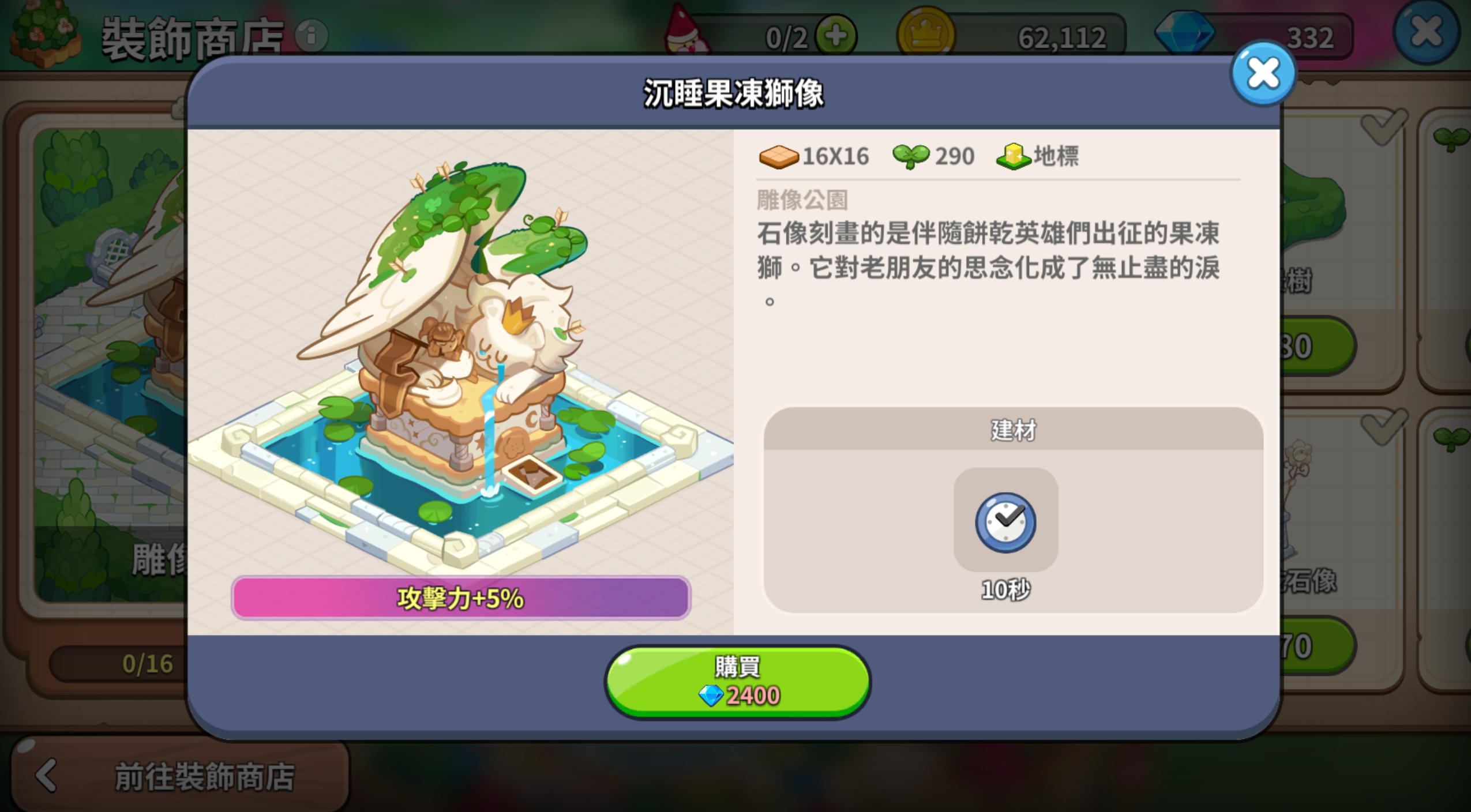1471x812 pixels.
Task: Open 前往裝飾商店 at the bottom left
Action: (x=205, y=776)
